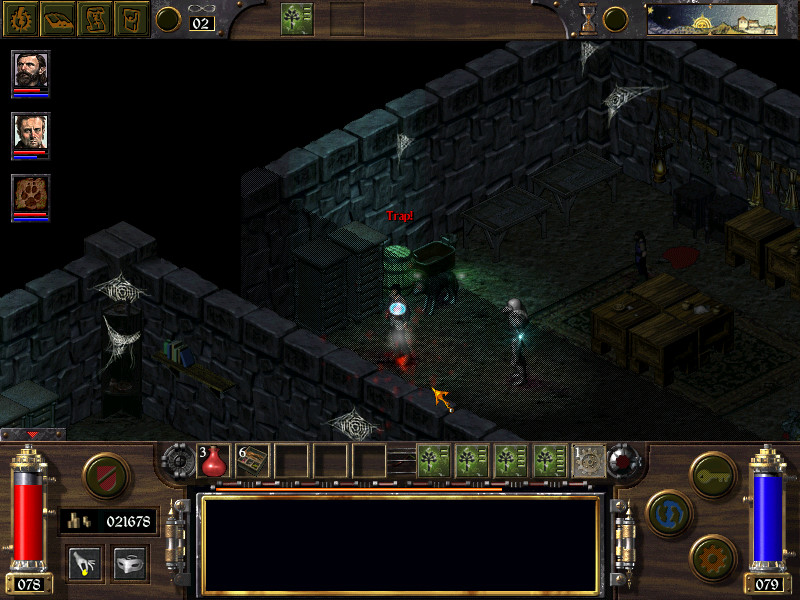Open the character sheet with the lightning gear icon
The image size is (800, 600).
19,17
